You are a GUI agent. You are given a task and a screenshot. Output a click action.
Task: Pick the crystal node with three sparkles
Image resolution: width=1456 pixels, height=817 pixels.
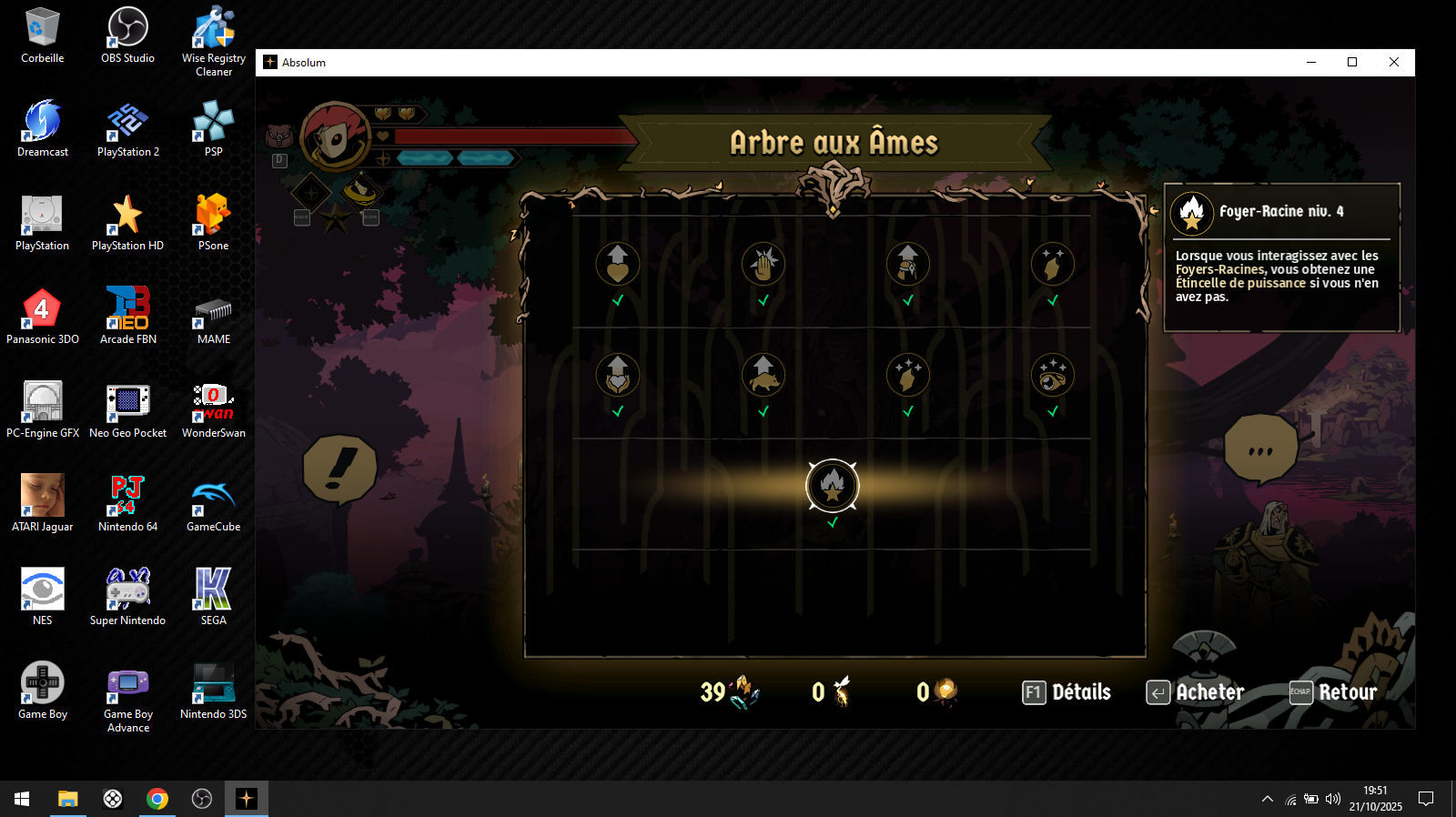(907, 375)
